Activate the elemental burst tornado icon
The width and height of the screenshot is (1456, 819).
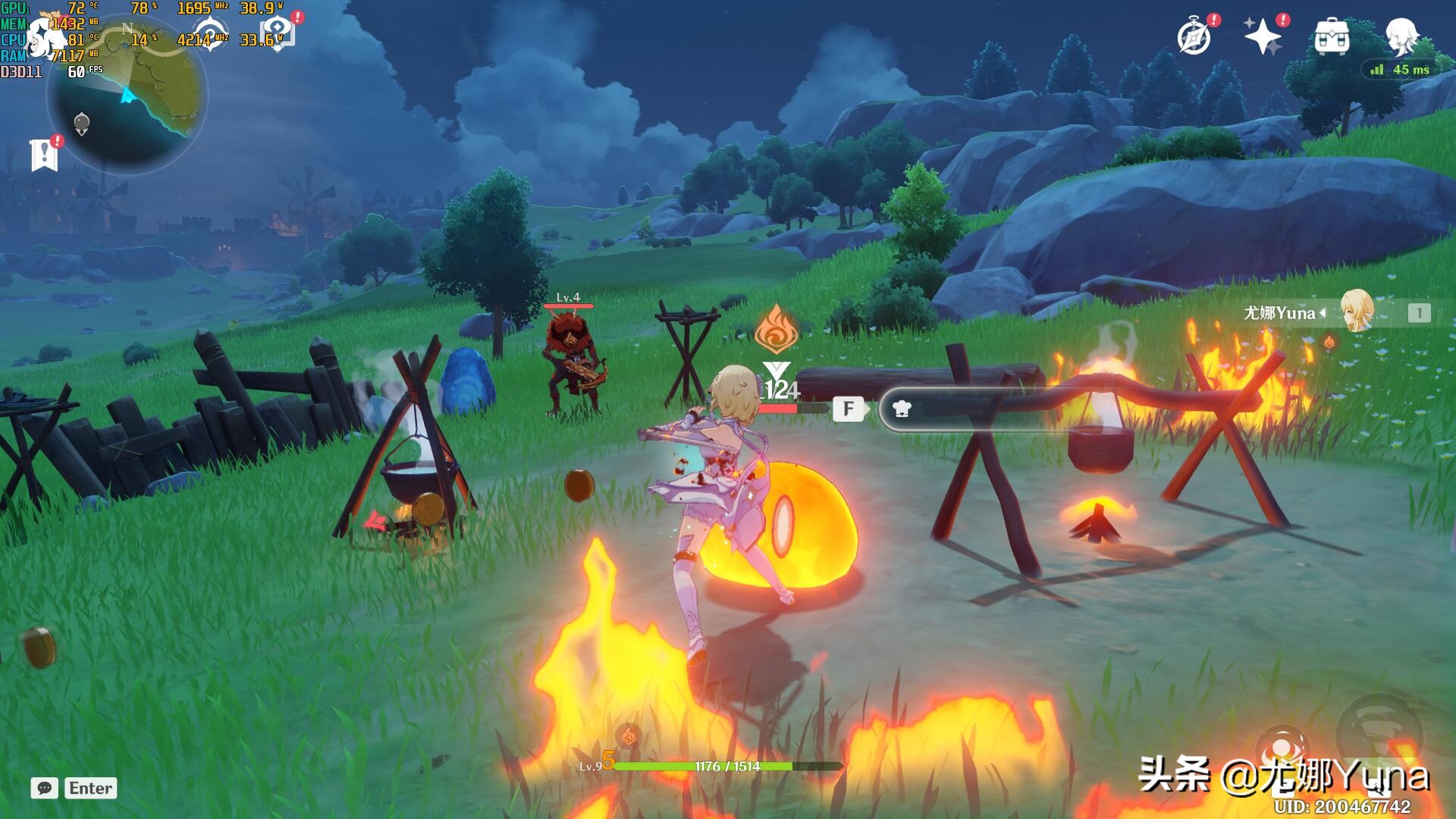click(1380, 732)
